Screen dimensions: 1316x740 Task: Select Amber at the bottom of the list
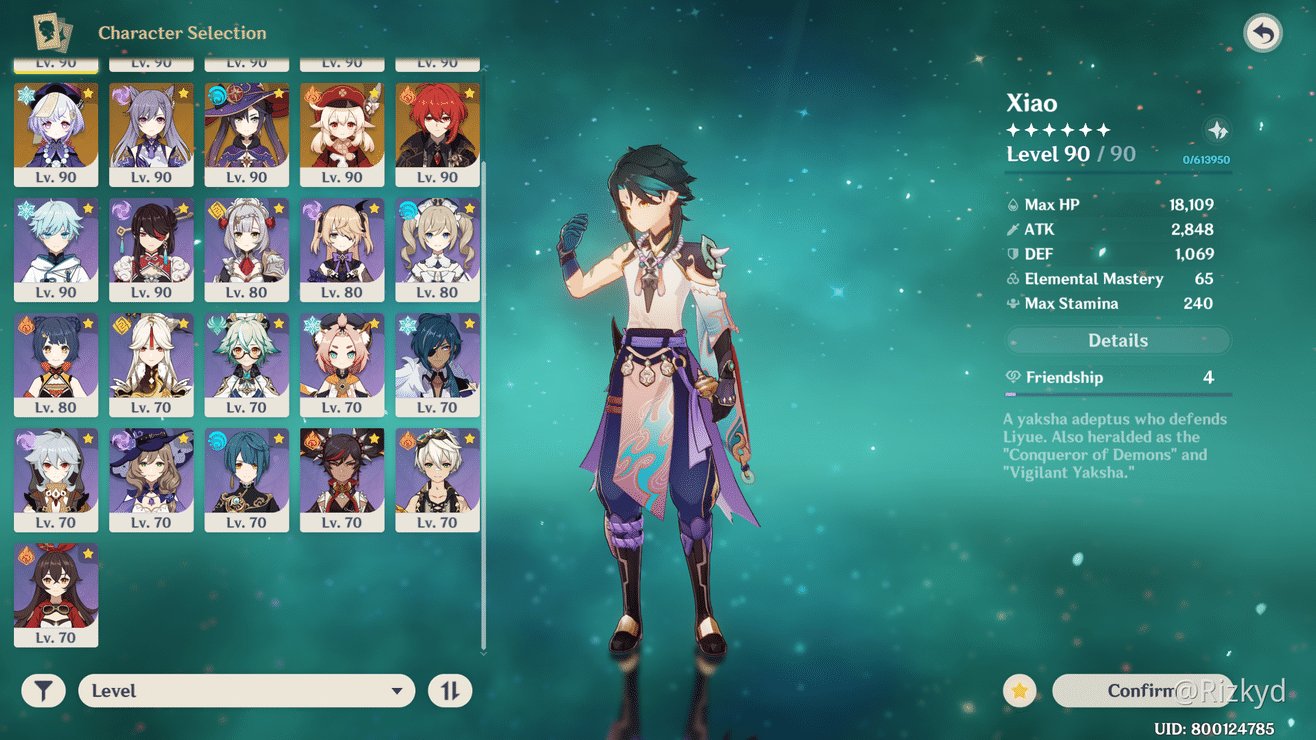tap(55, 590)
